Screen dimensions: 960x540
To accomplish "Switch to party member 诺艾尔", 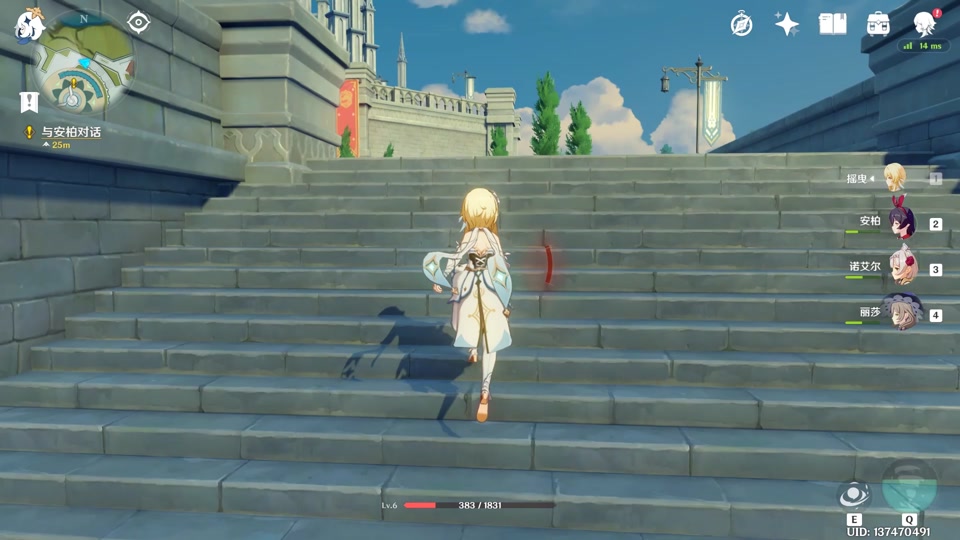I will click(900, 268).
